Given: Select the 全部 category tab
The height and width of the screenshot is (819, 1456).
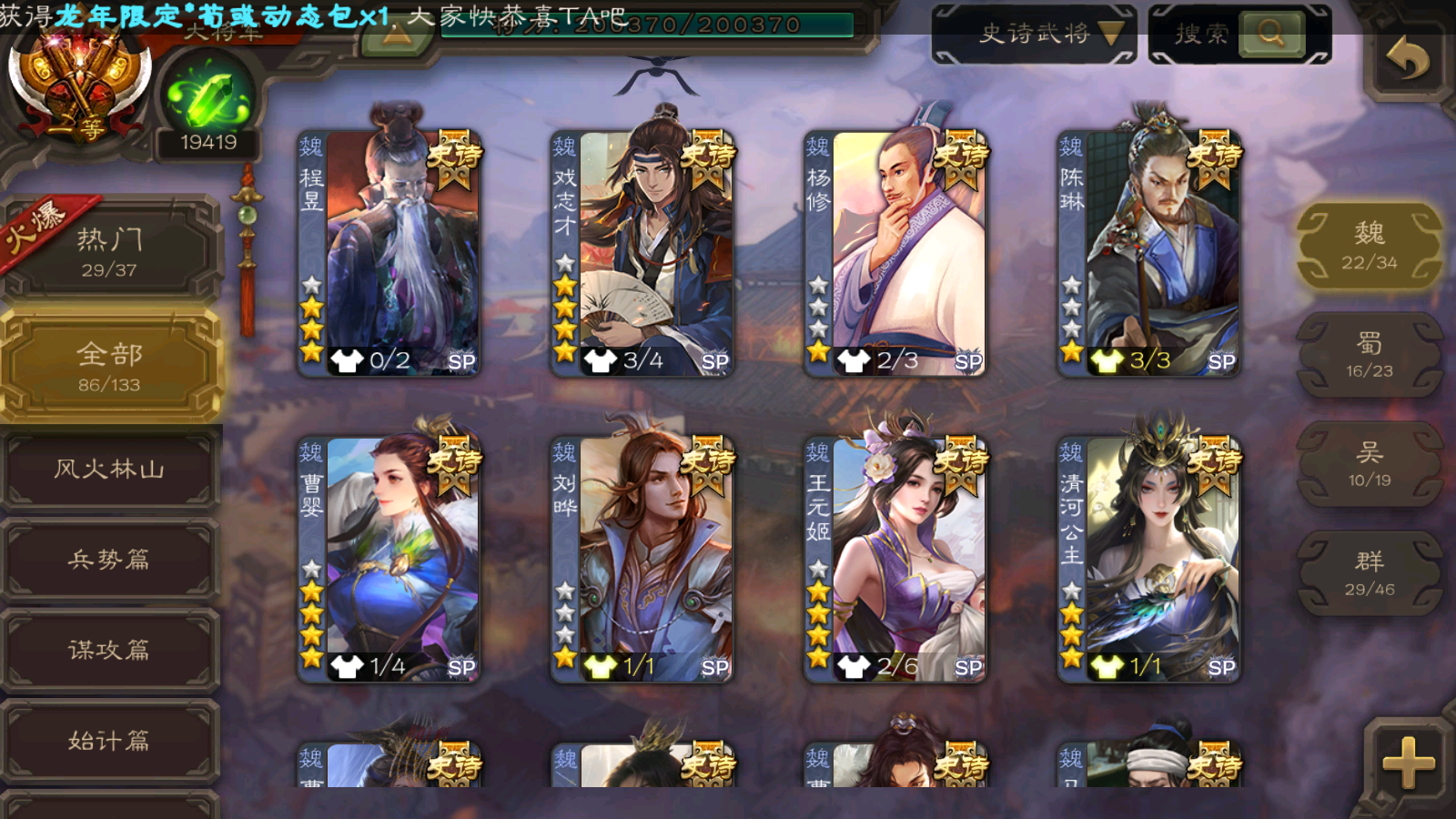Looking at the screenshot, I should click(109, 366).
